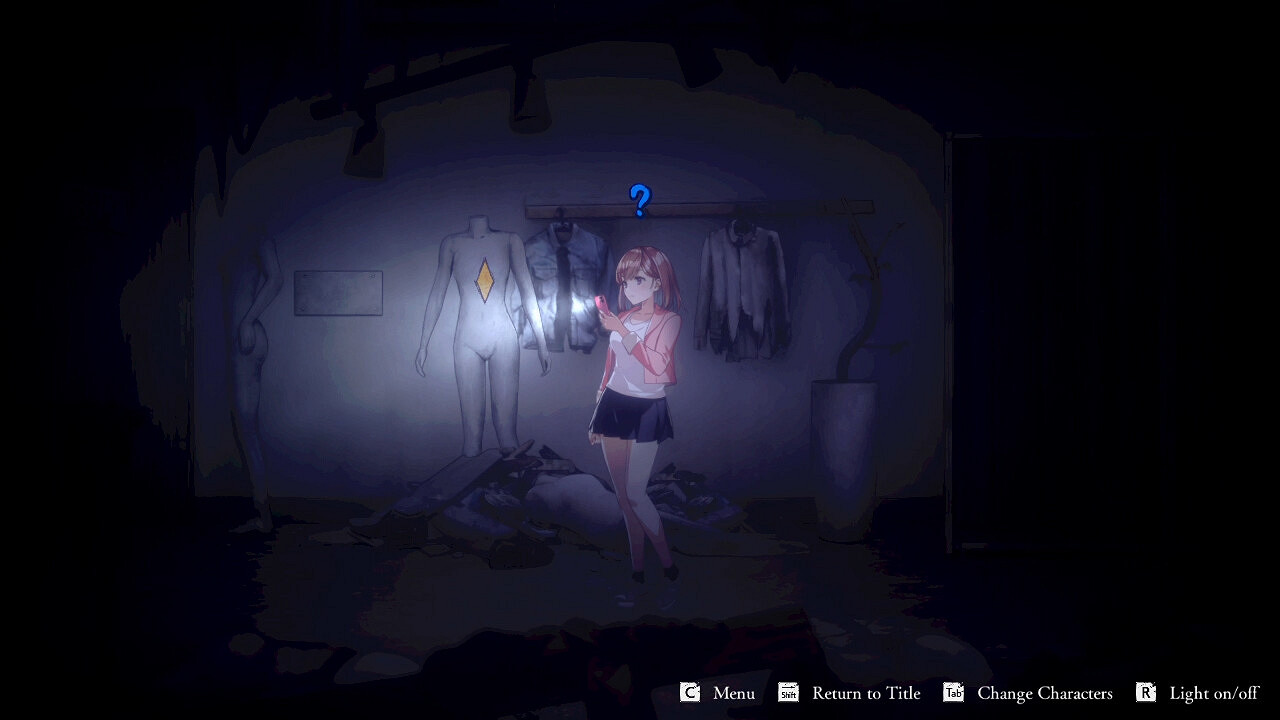
Task: Click the Shift key icon beside Return to Title
Action: click(786, 692)
